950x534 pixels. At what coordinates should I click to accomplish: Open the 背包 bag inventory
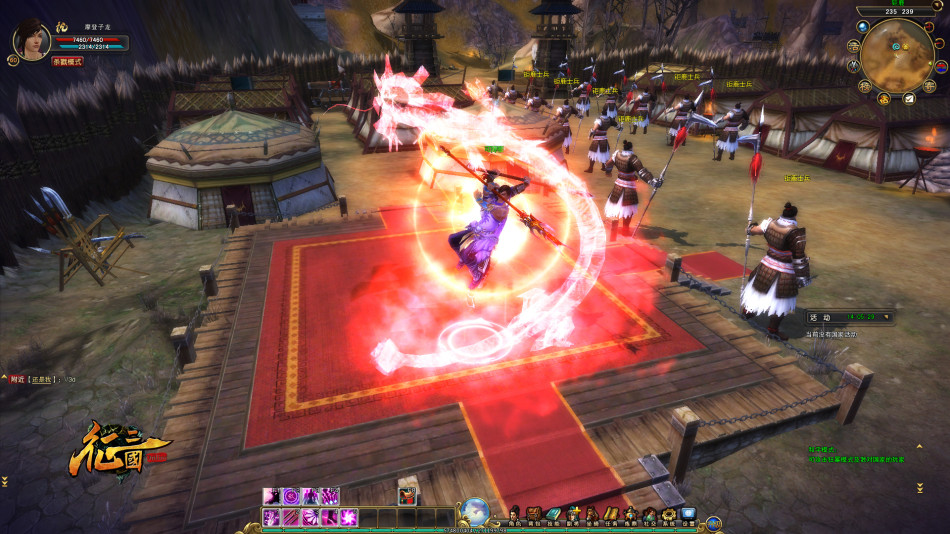(534, 515)
